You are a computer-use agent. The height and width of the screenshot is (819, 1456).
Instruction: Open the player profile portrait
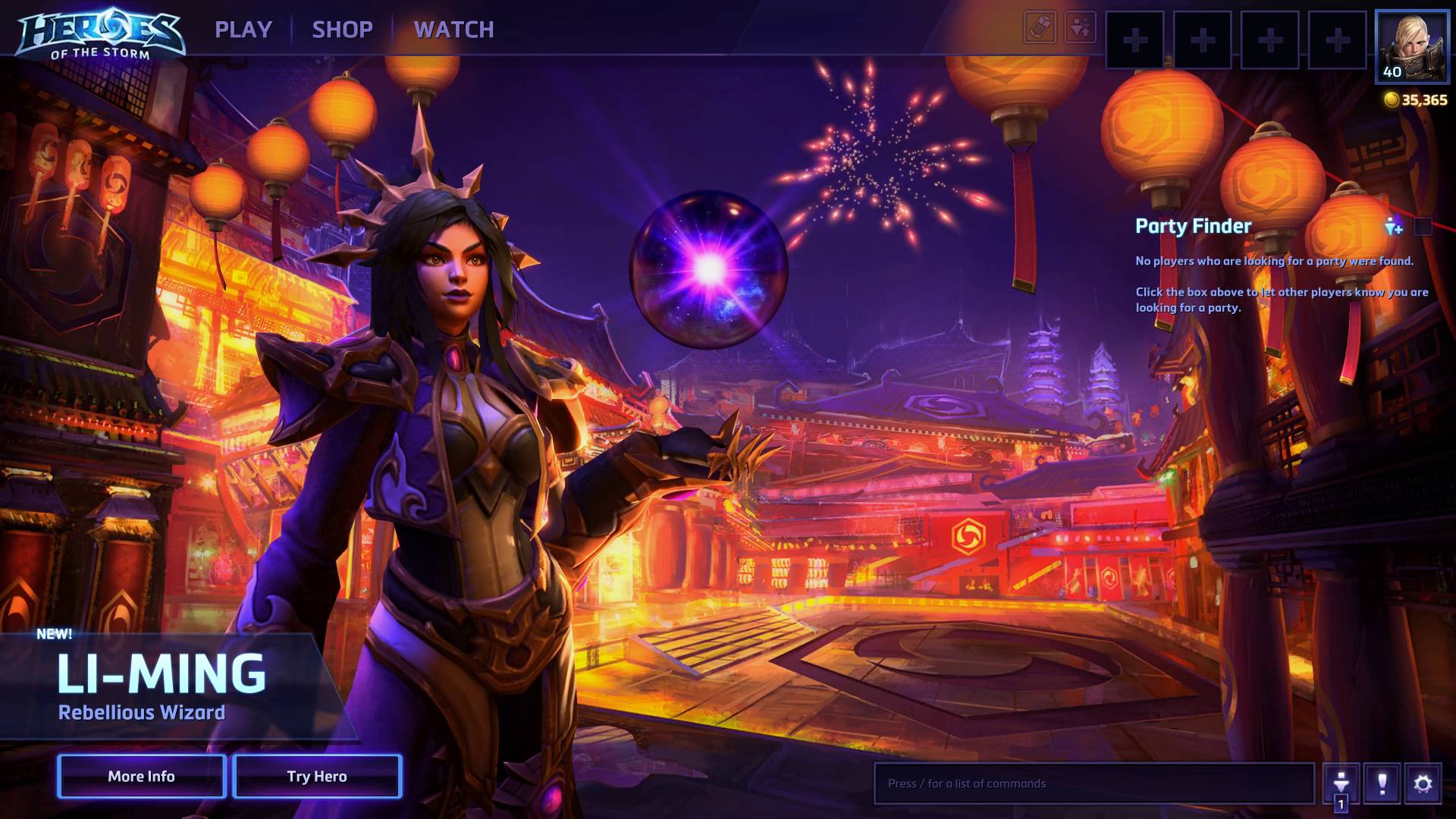1411,46
